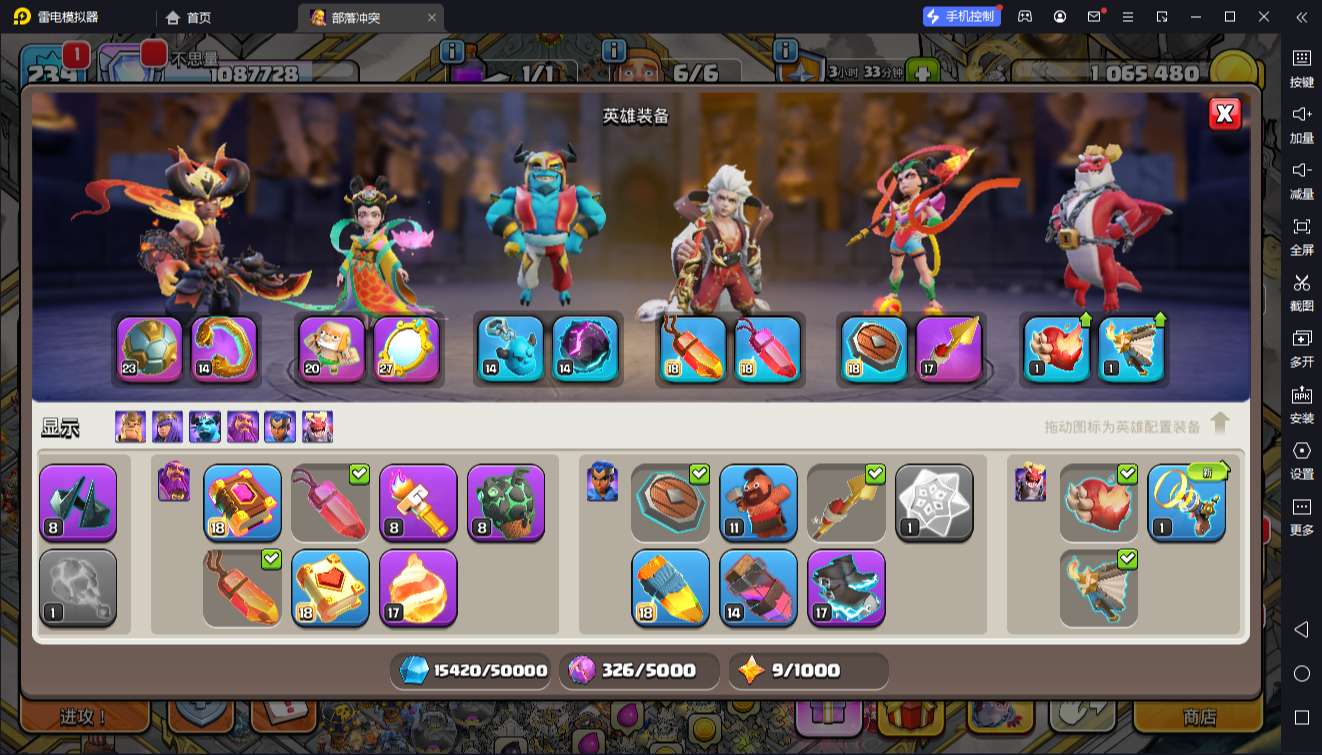Select the equipped level 27 mirror equipment
The height and width of the screenshot is (755, 1322).
407,349
